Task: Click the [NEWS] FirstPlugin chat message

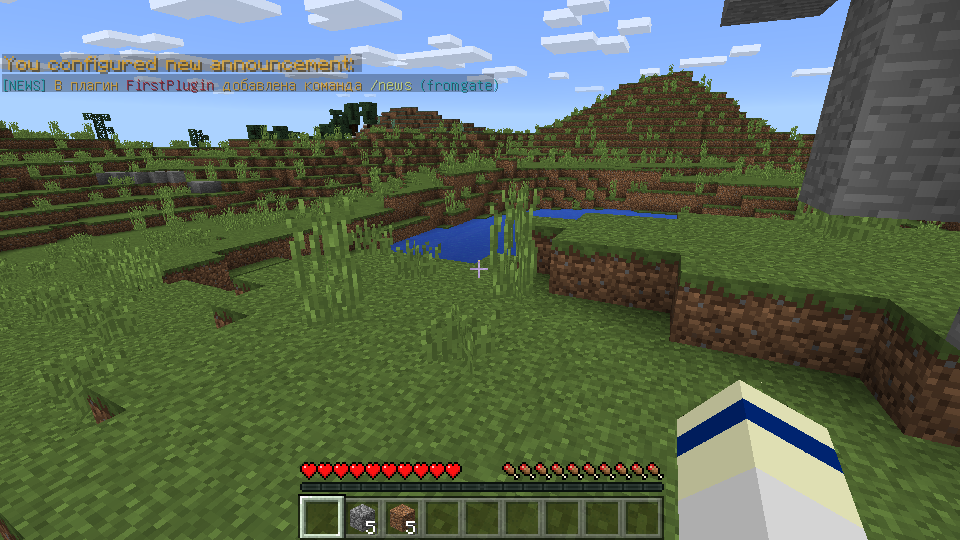Action: click(250, 86)
